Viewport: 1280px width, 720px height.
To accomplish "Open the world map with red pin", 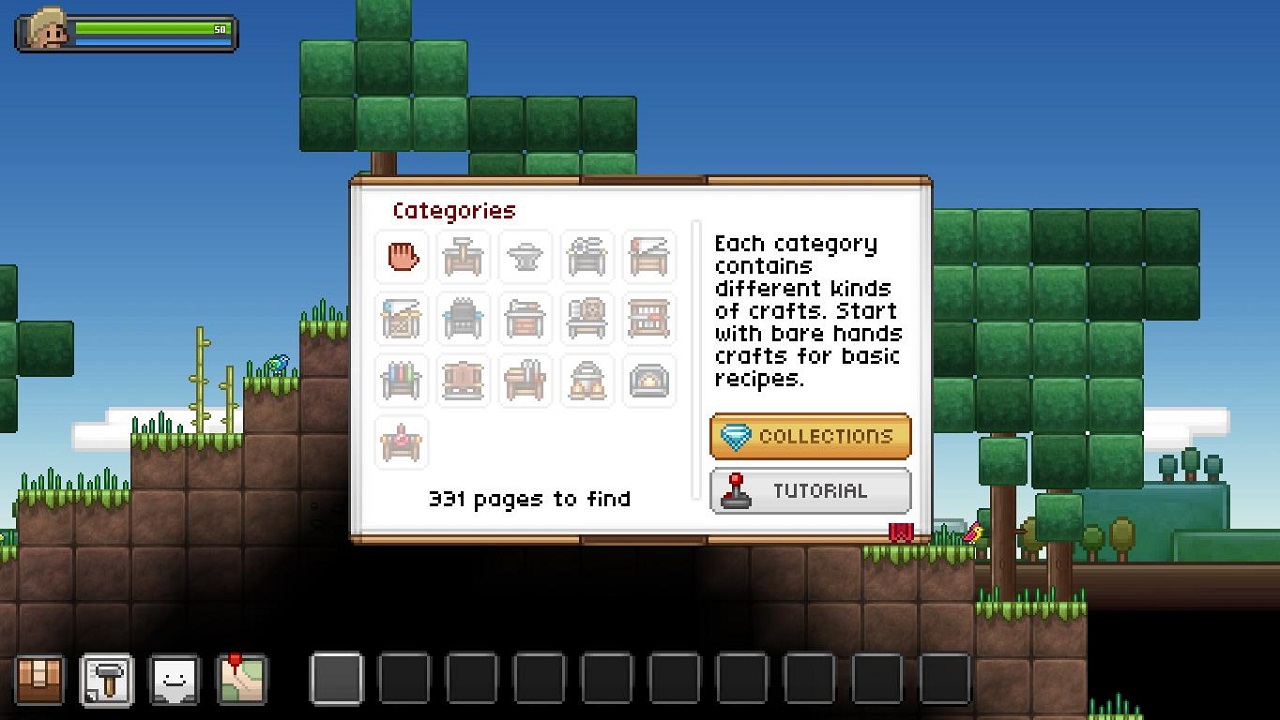I will 241,680.
